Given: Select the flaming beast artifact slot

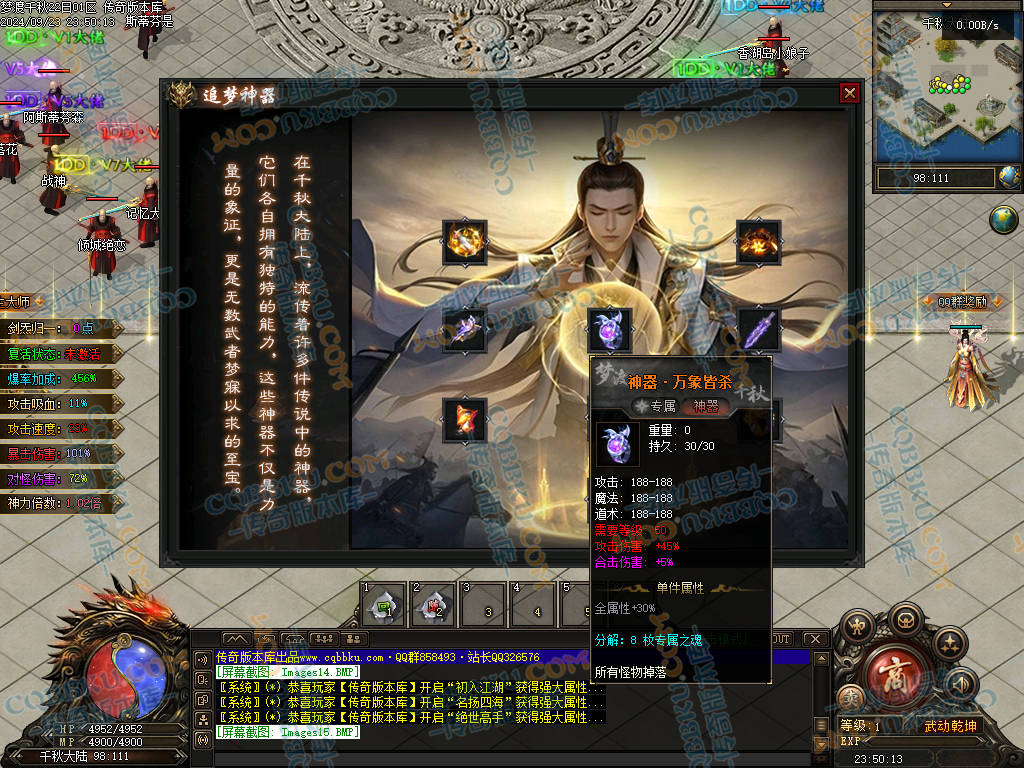Looking at the screenshot, I should pos(758,241).
